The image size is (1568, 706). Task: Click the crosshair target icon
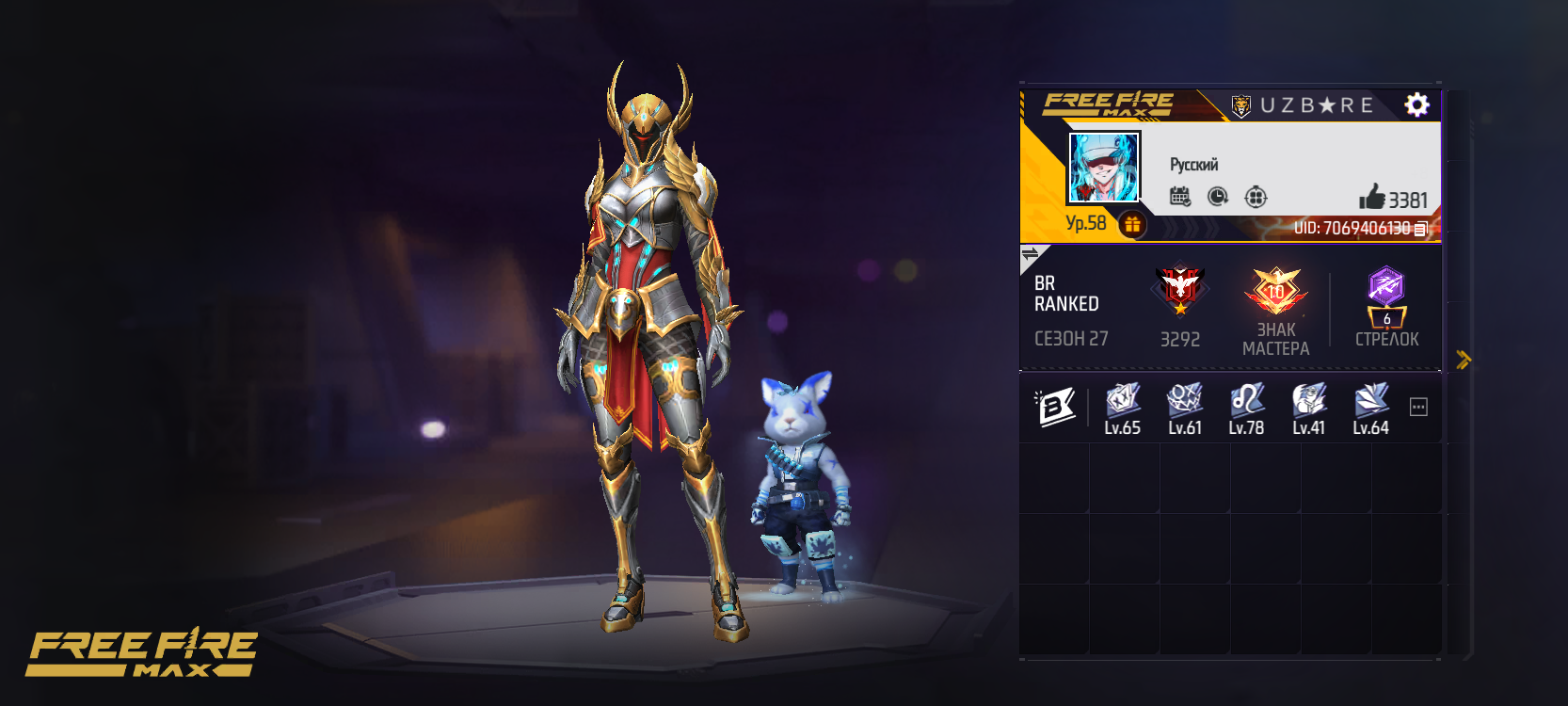[1256, 197]
